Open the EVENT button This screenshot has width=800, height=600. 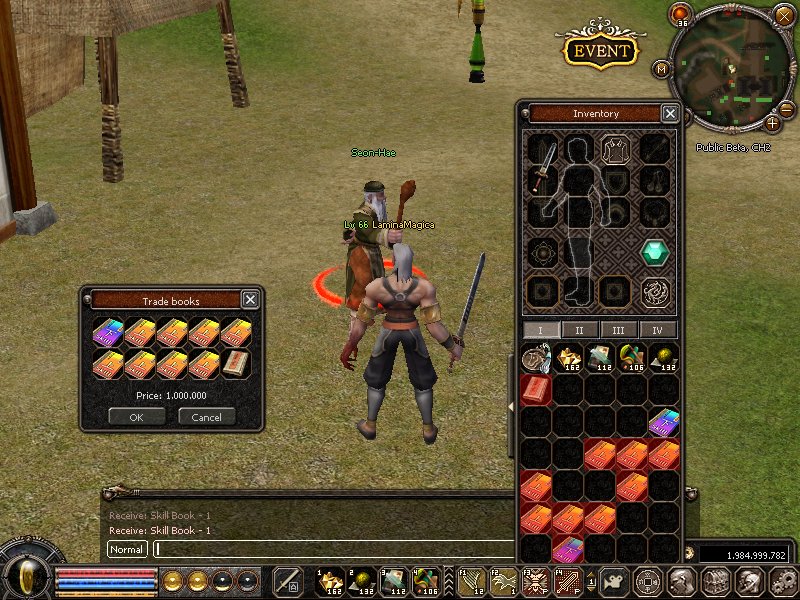point(601,50)
